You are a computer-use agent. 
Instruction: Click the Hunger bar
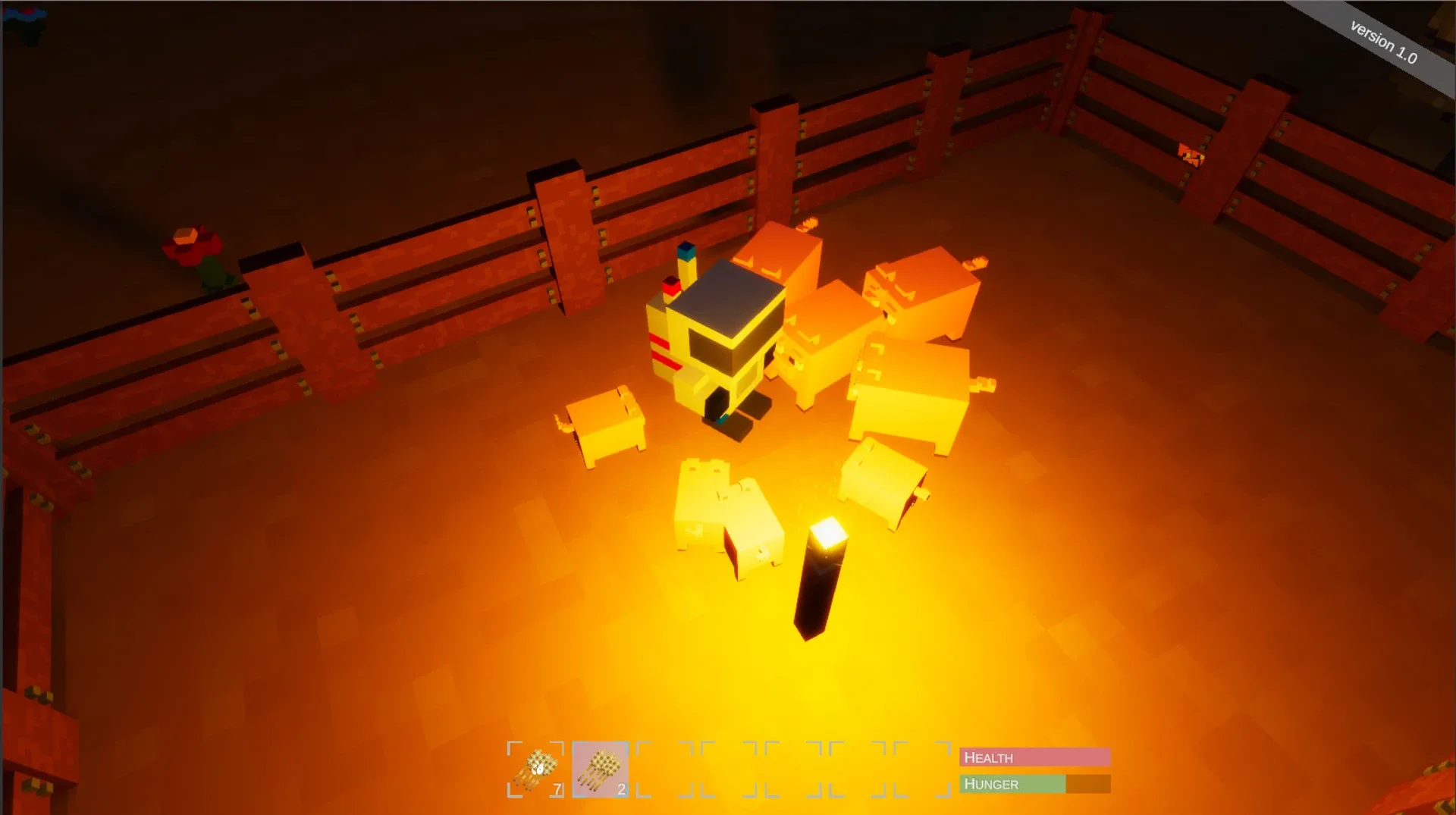[x=1035, y=784]
